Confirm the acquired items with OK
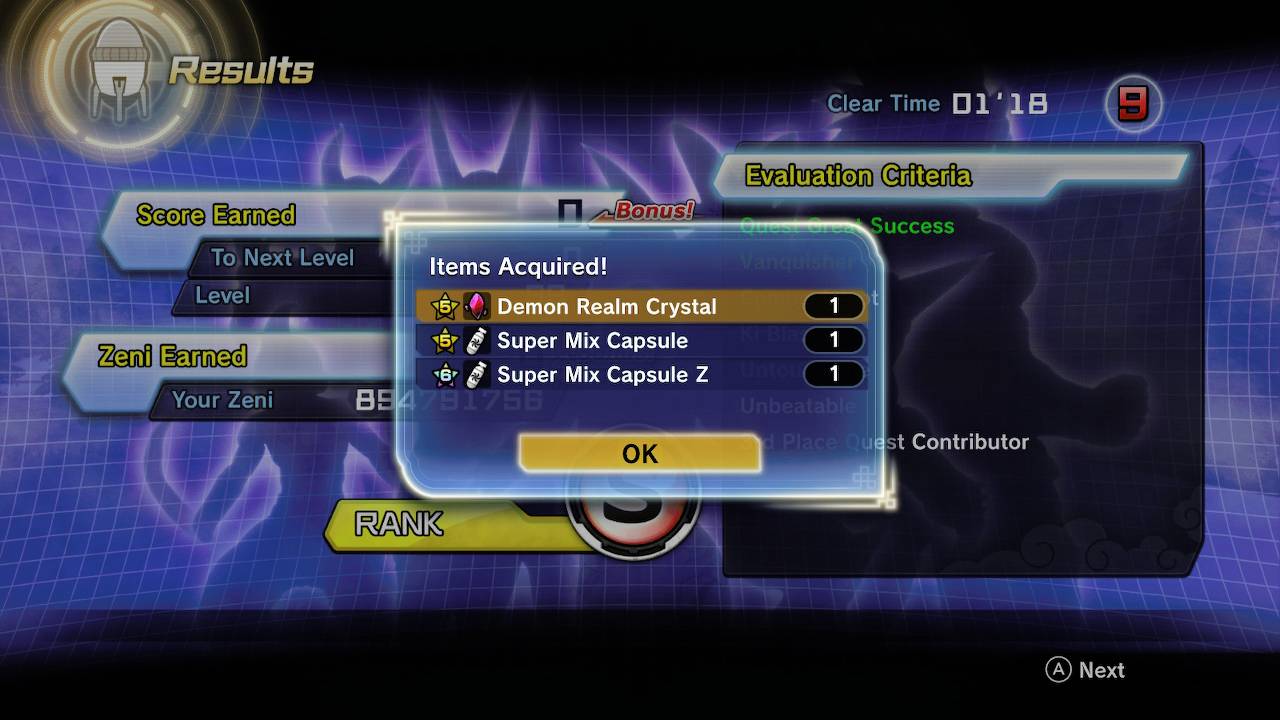Viewport: 1280px width, 720px height. click(x=640, y=454)
